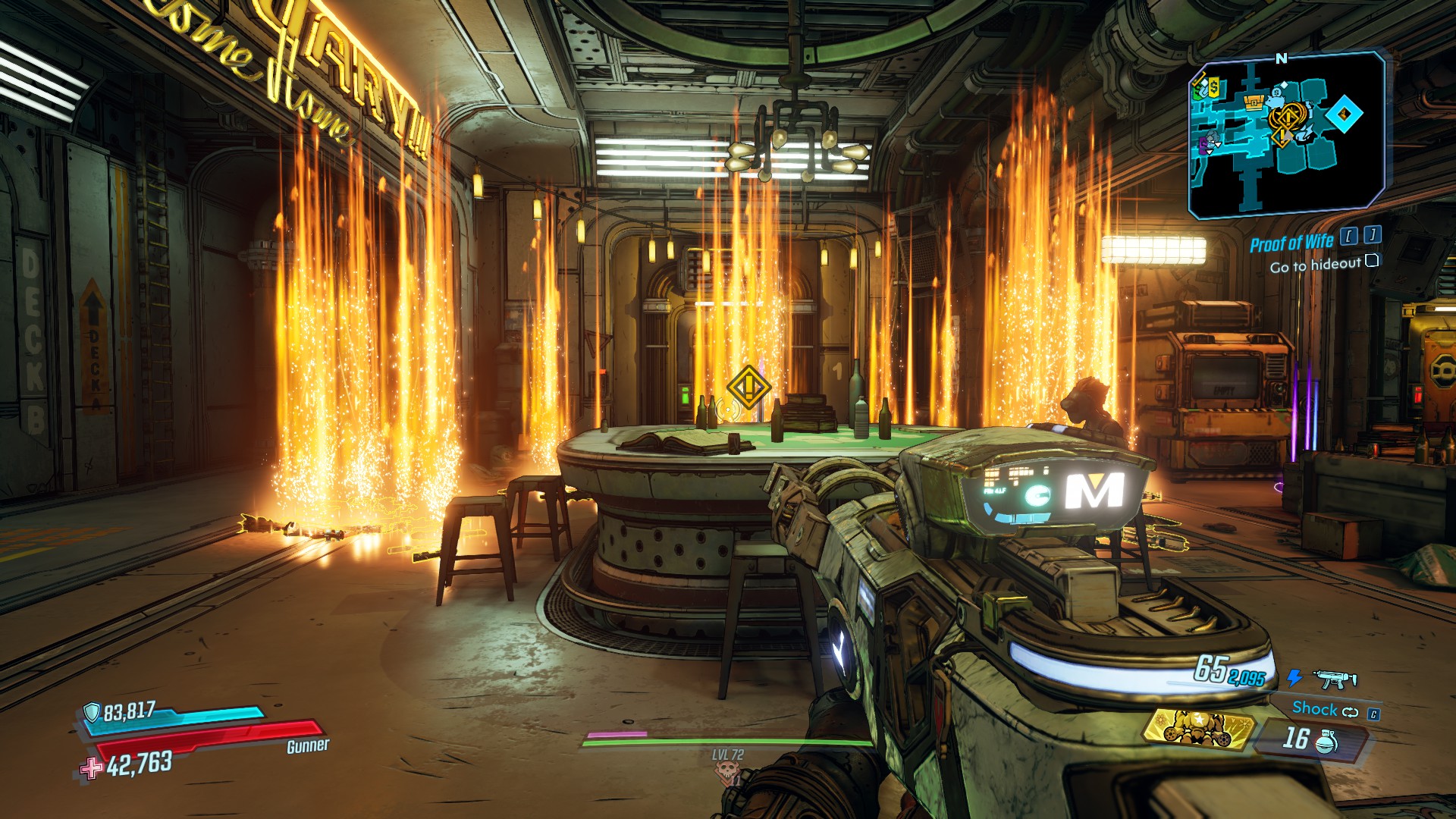
Task: Select the grenade icon
Action: (x=1326, y=741)
